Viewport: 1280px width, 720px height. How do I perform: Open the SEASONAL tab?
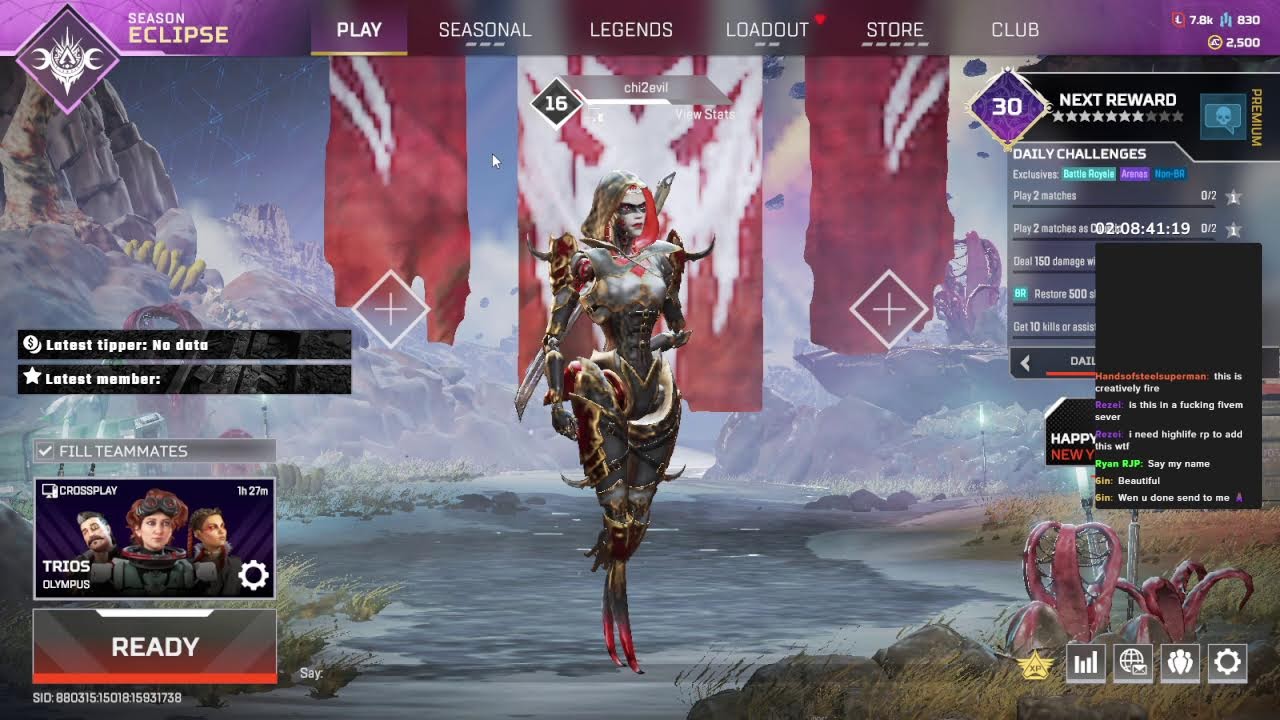[485, 30]
